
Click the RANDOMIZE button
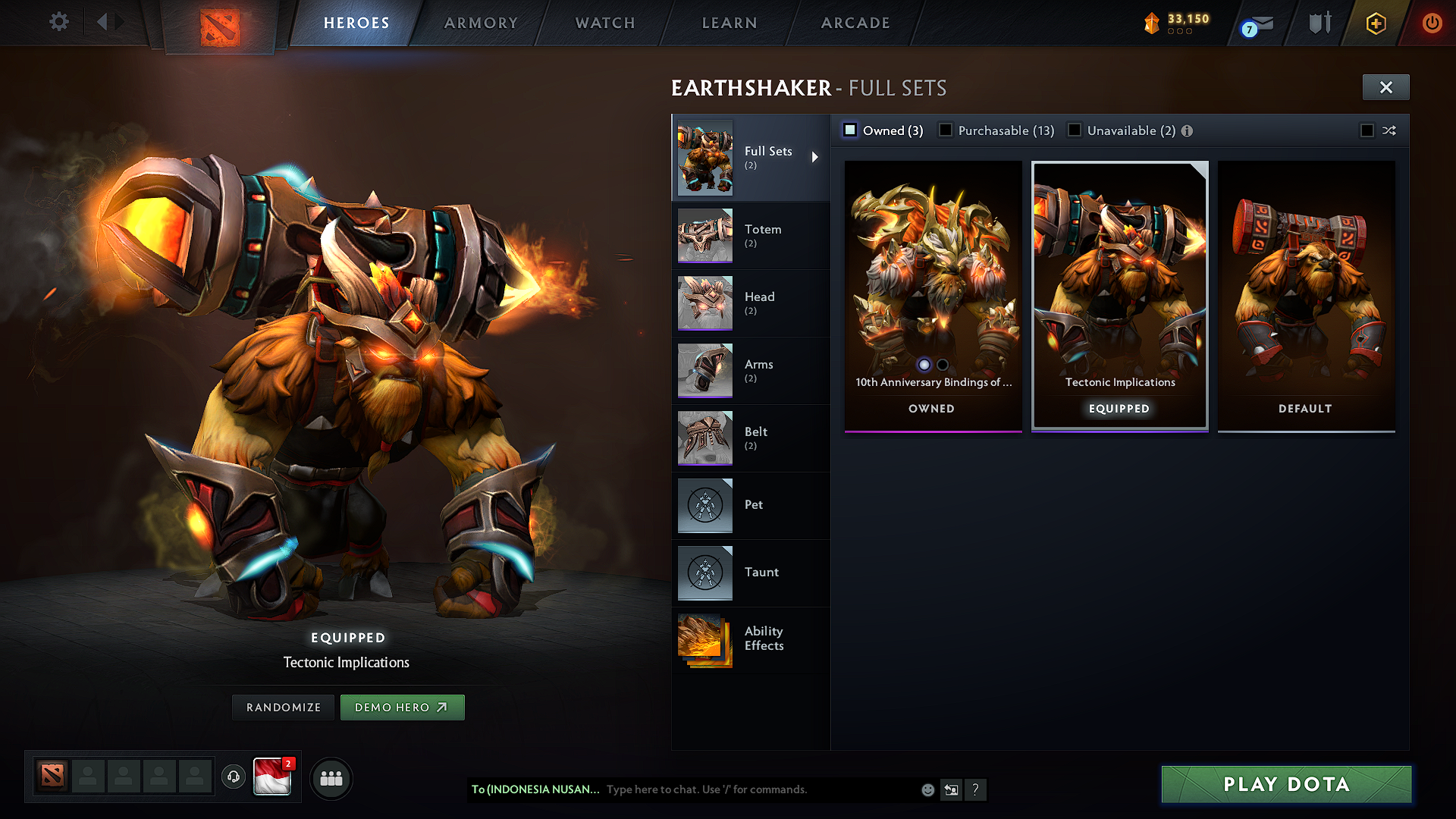tap(283, 707)
